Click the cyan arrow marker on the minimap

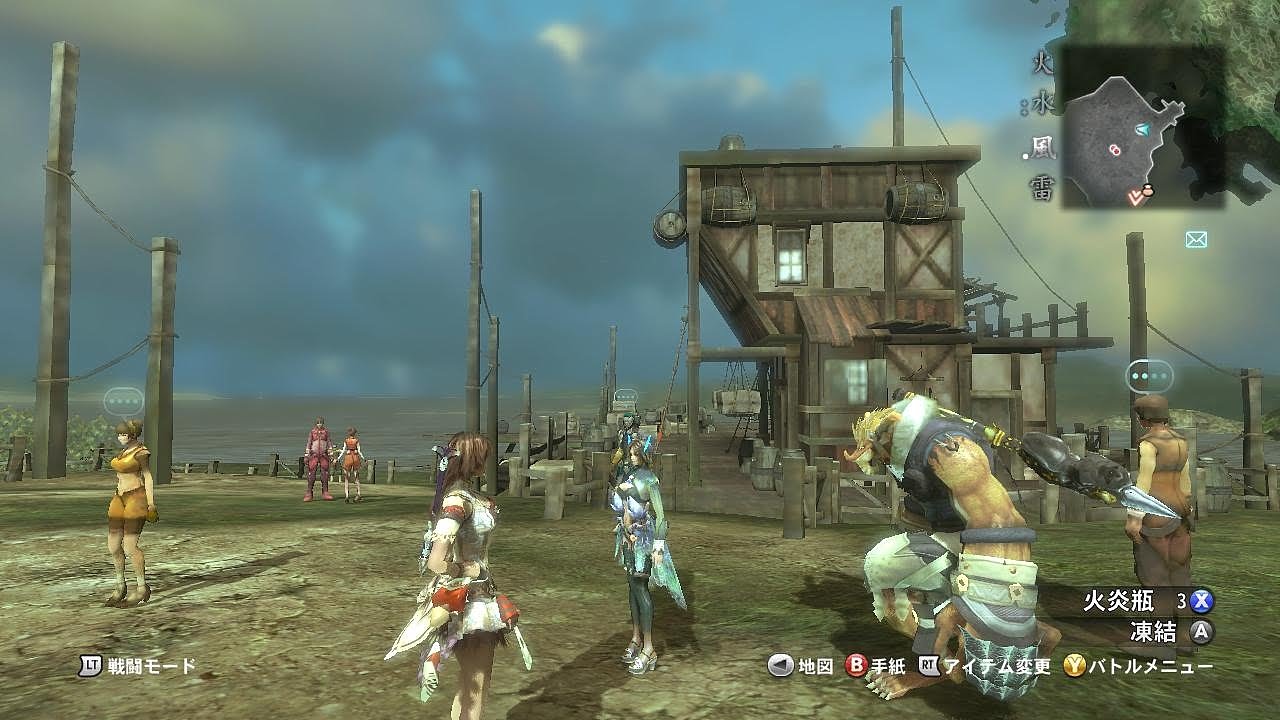click(x=1143, y=130)
